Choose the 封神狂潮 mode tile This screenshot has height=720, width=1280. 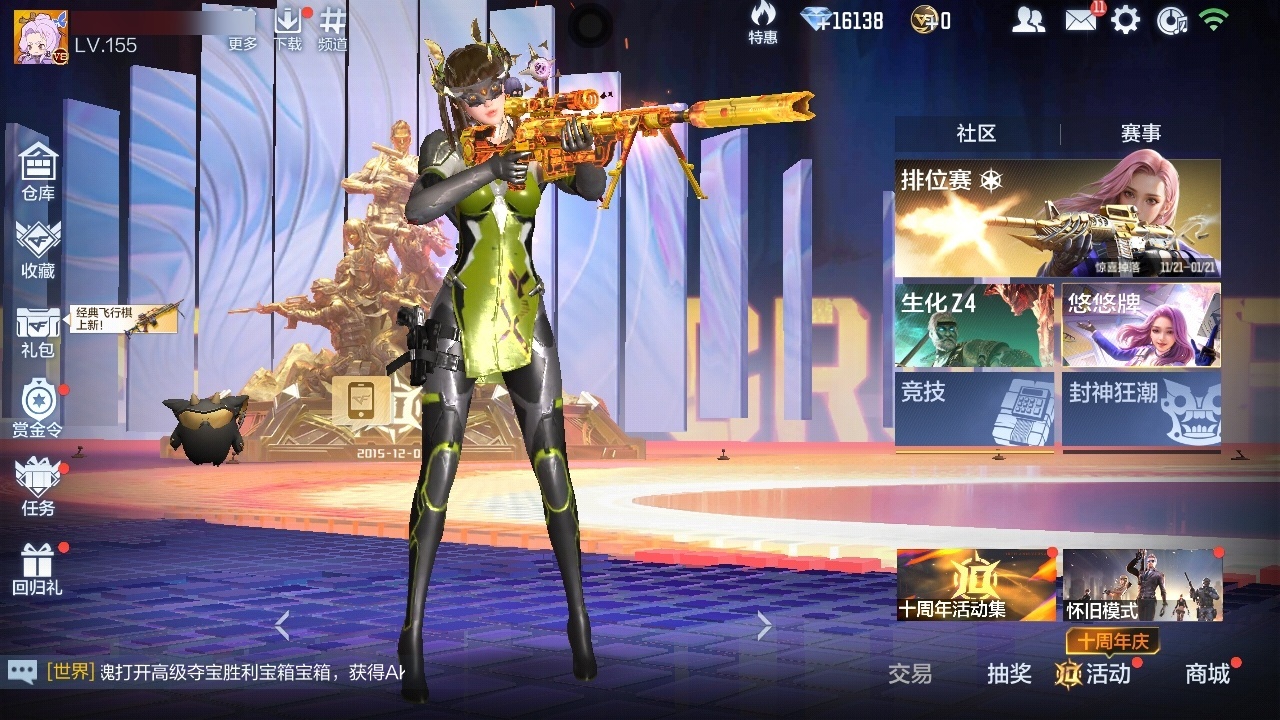(x=1141, y=408)
